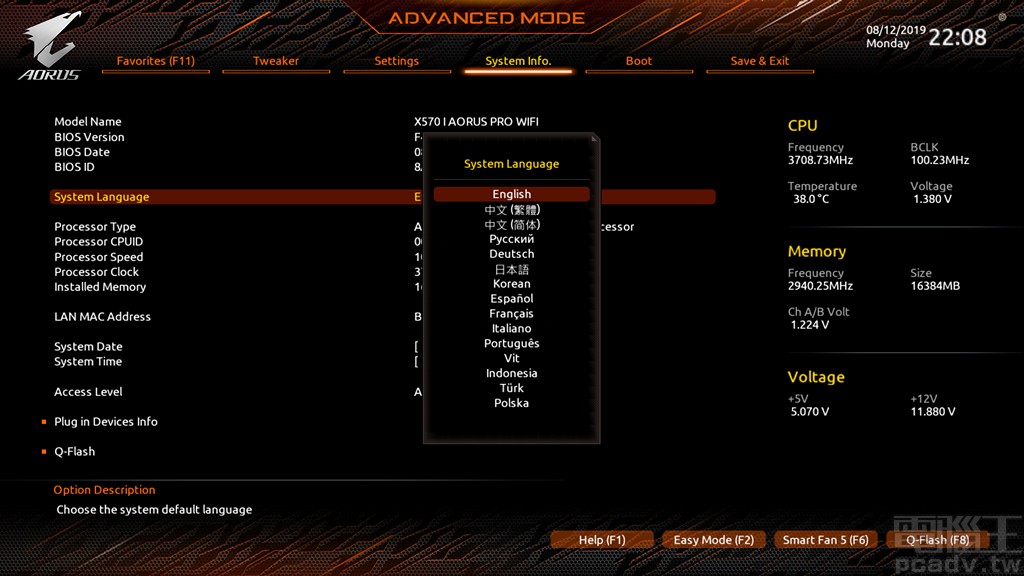Open the Save & Exit tab

pos(759,61)
